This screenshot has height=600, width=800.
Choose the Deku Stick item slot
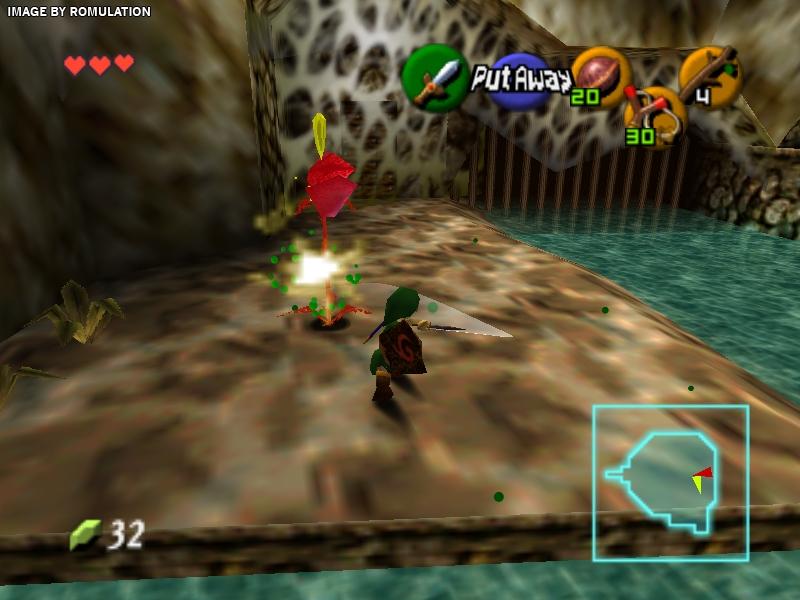pos(709,75)
